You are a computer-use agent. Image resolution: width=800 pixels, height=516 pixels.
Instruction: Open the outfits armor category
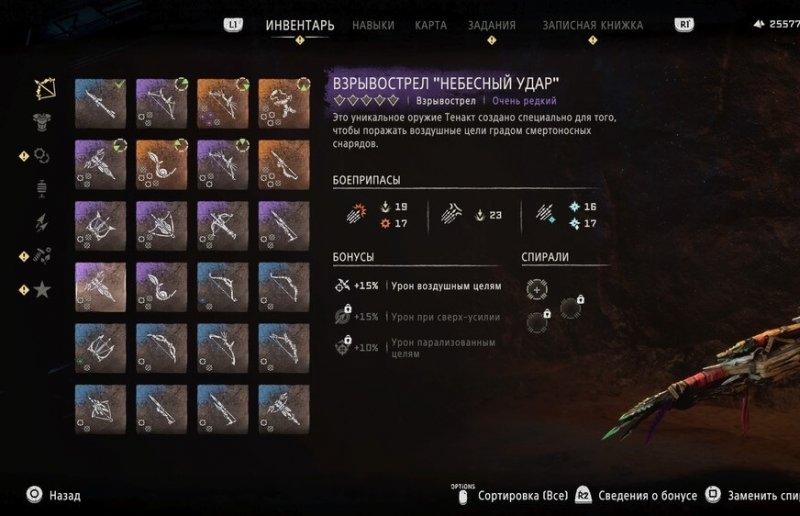point(43,122)
